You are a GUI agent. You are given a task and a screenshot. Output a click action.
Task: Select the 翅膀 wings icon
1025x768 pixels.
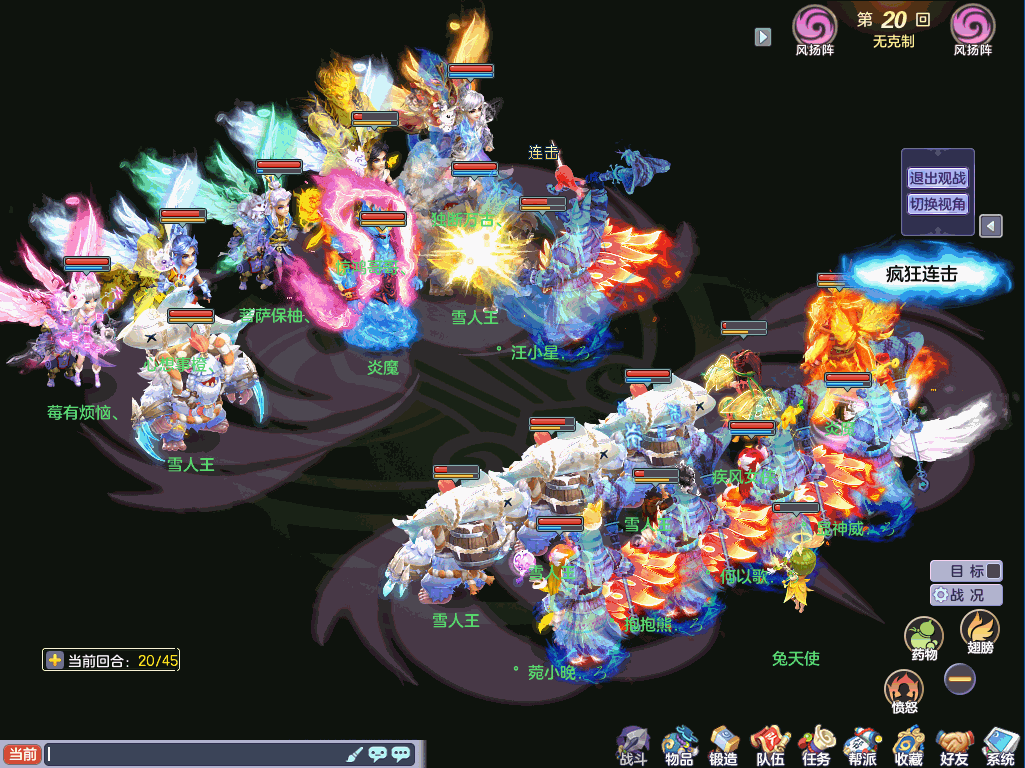coord(979,630)
